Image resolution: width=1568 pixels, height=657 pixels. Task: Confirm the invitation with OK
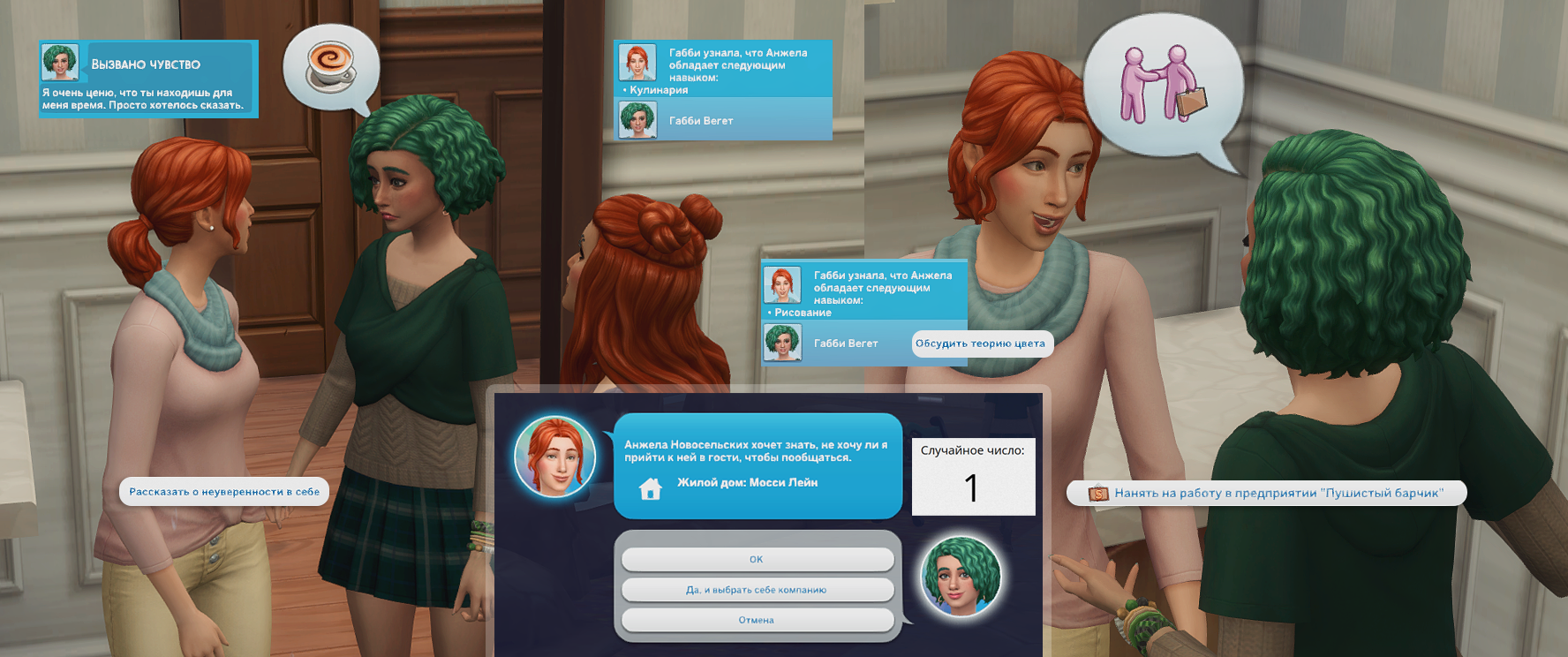click(x=757, y=559)
